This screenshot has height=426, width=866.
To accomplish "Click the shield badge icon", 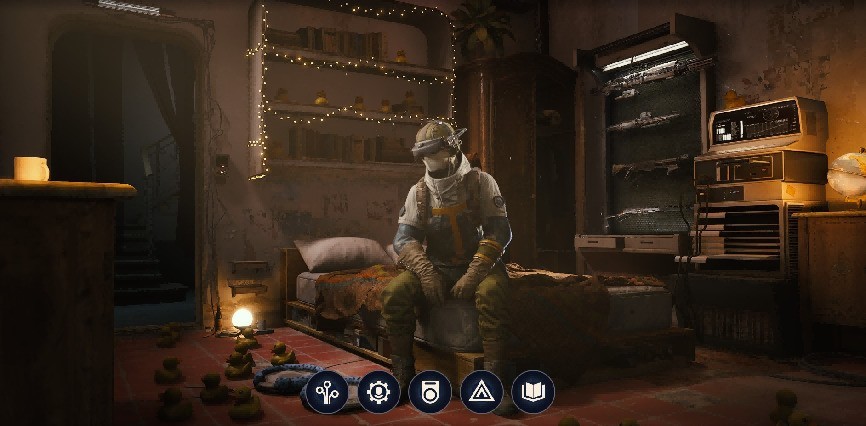I will point(430,391).
